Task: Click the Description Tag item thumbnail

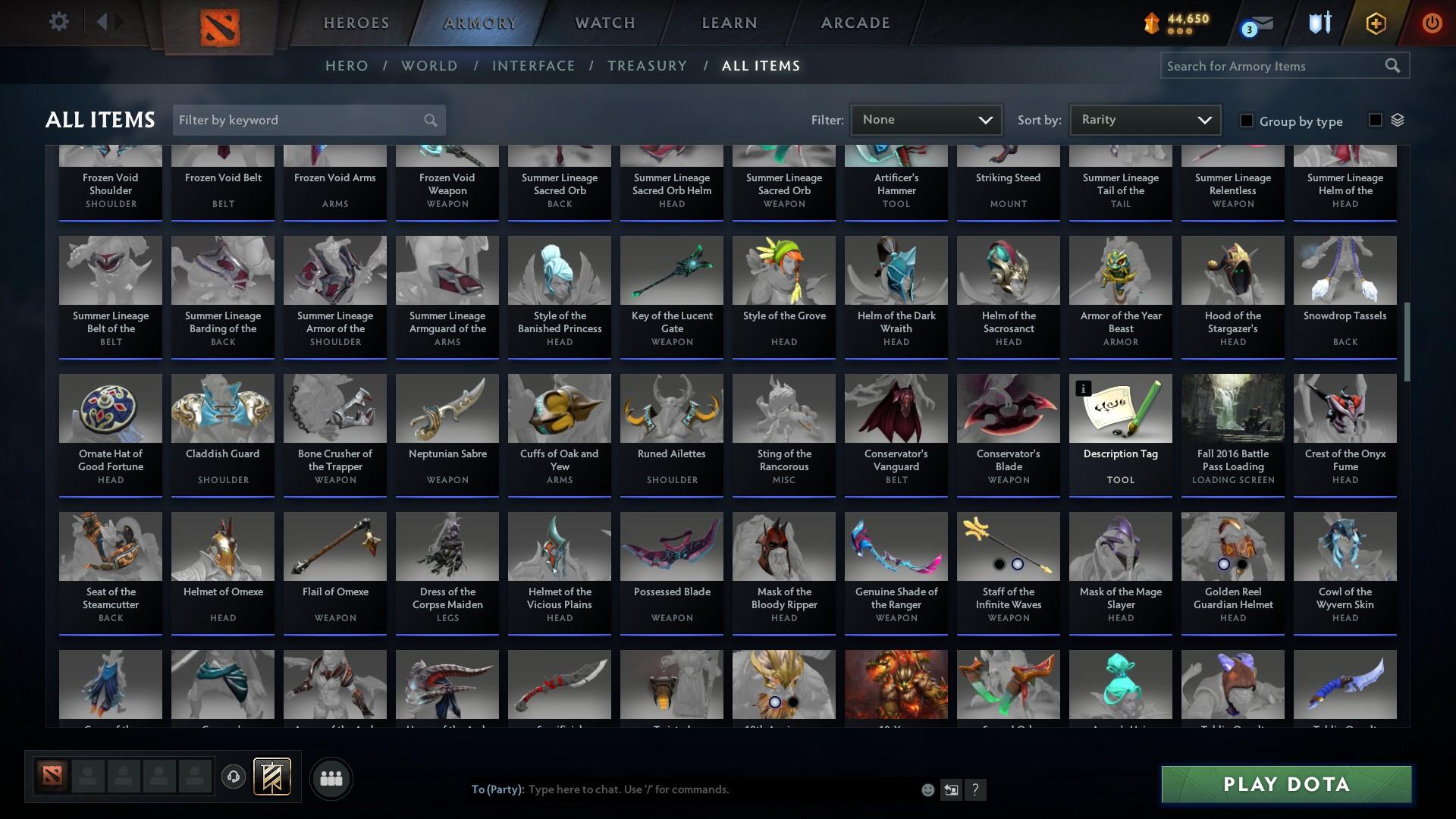Action: click(x=1120, y=408)
